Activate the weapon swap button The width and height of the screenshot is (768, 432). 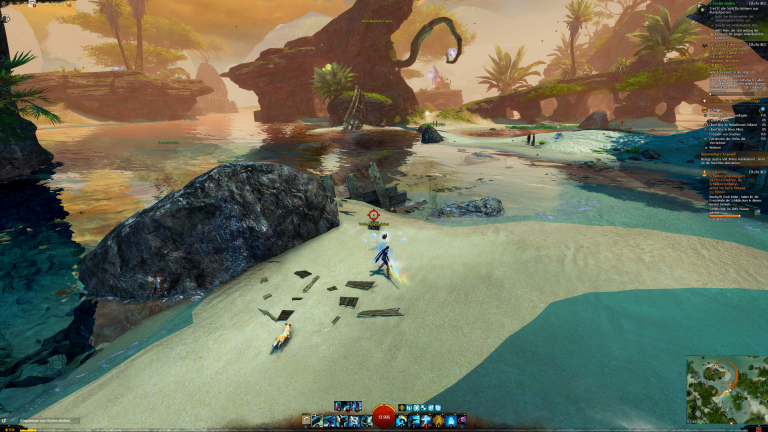[306, 421]
